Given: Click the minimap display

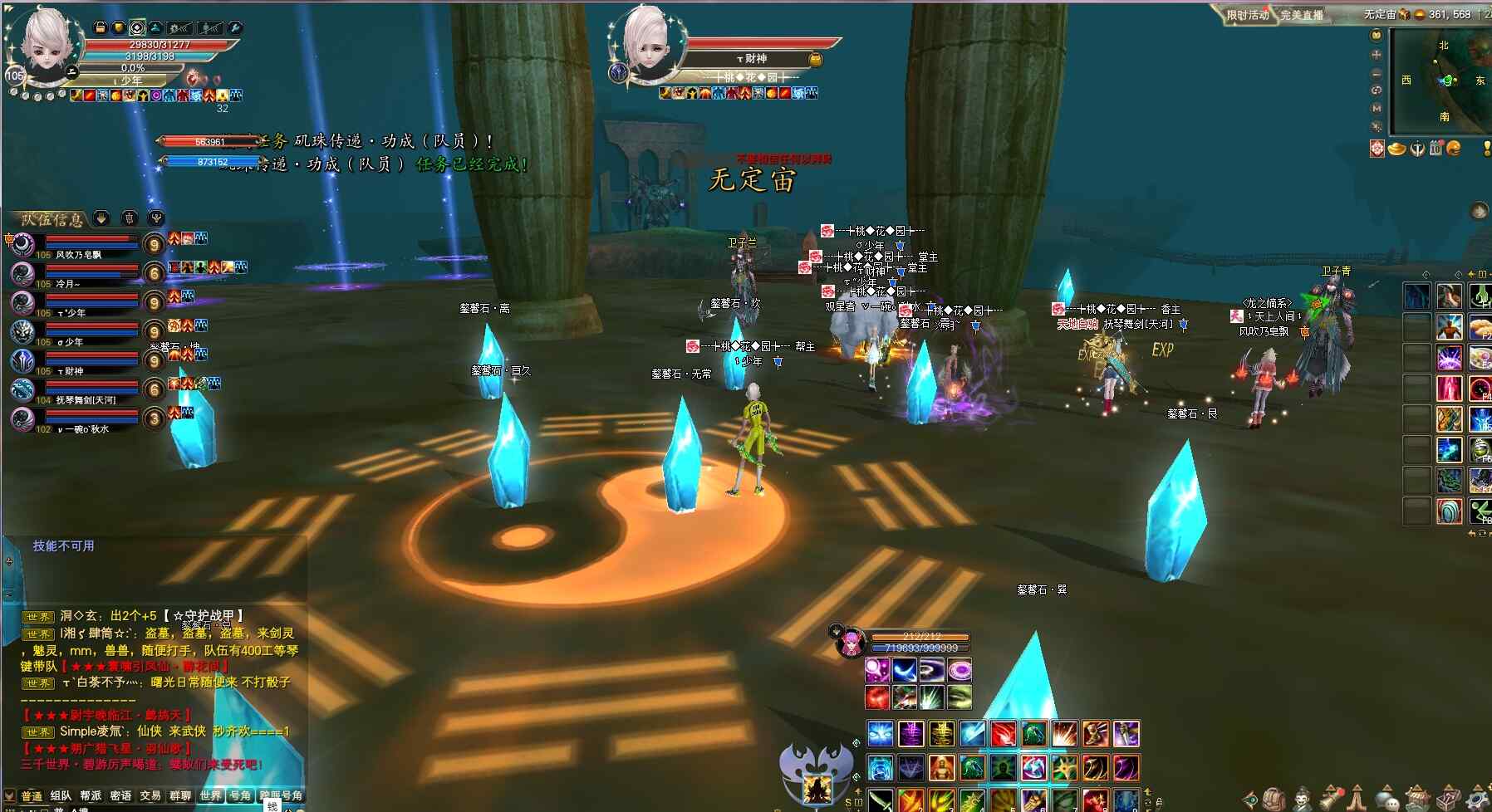Looking at the screenshot, I should coord(1445,81).
